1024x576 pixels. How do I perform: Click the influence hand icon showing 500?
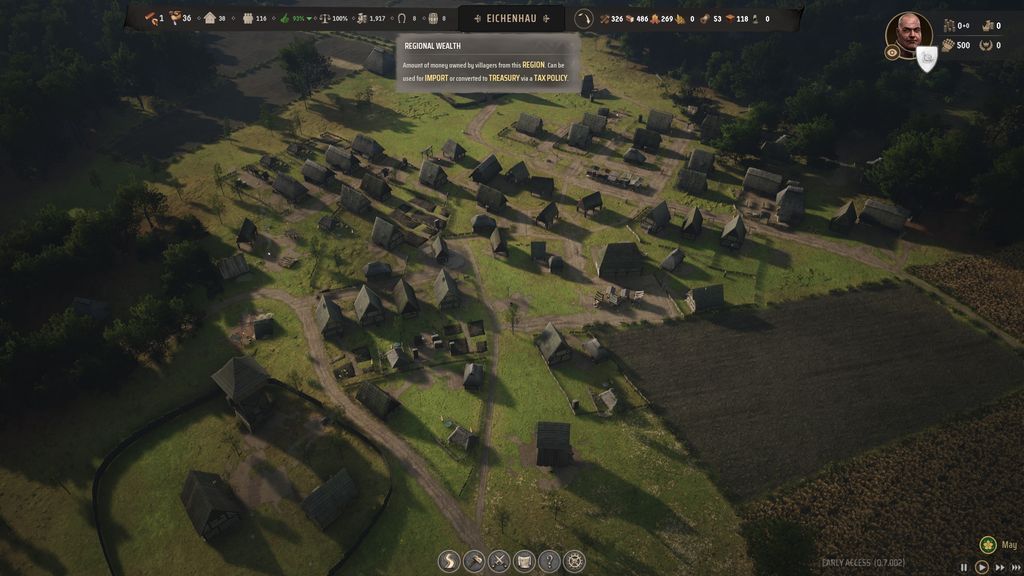[x=949, y=45]
